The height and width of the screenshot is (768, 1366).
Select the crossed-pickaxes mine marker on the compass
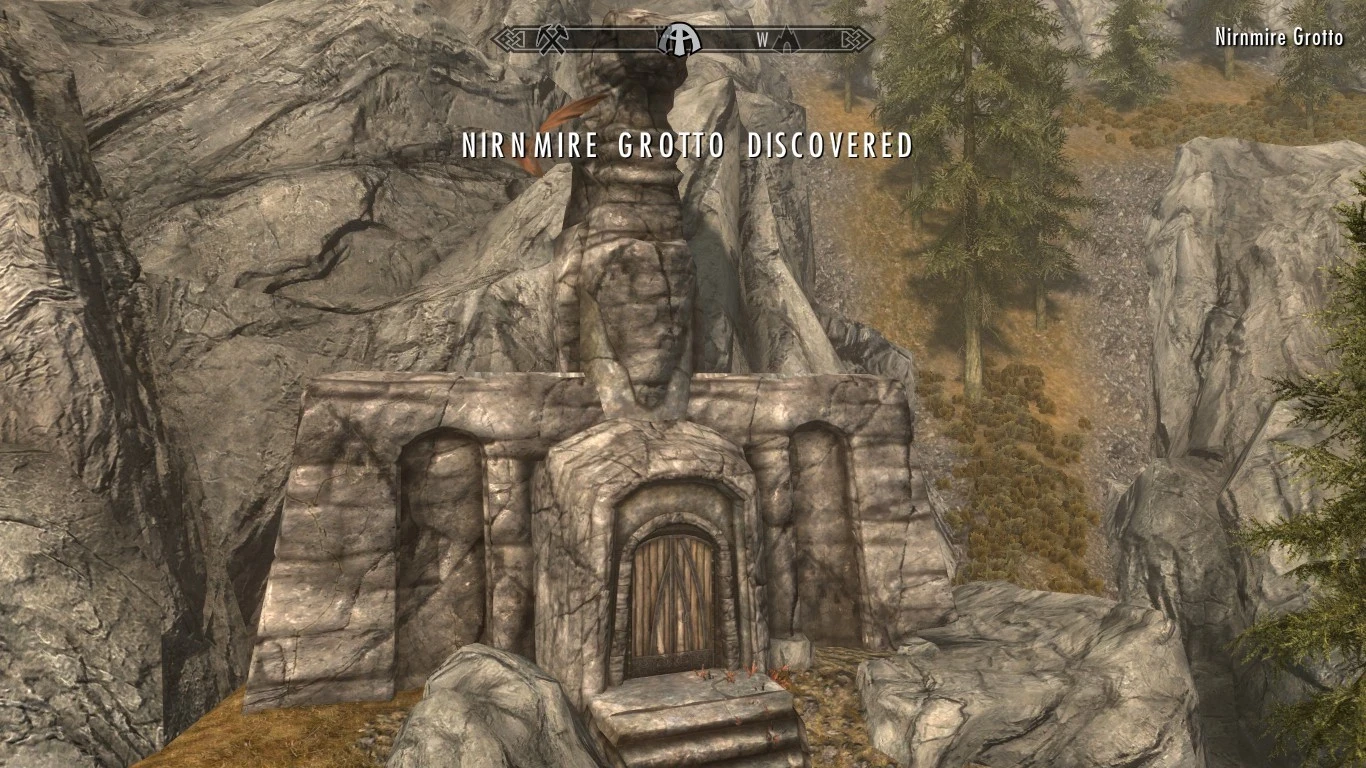click(x=554, y=39)
